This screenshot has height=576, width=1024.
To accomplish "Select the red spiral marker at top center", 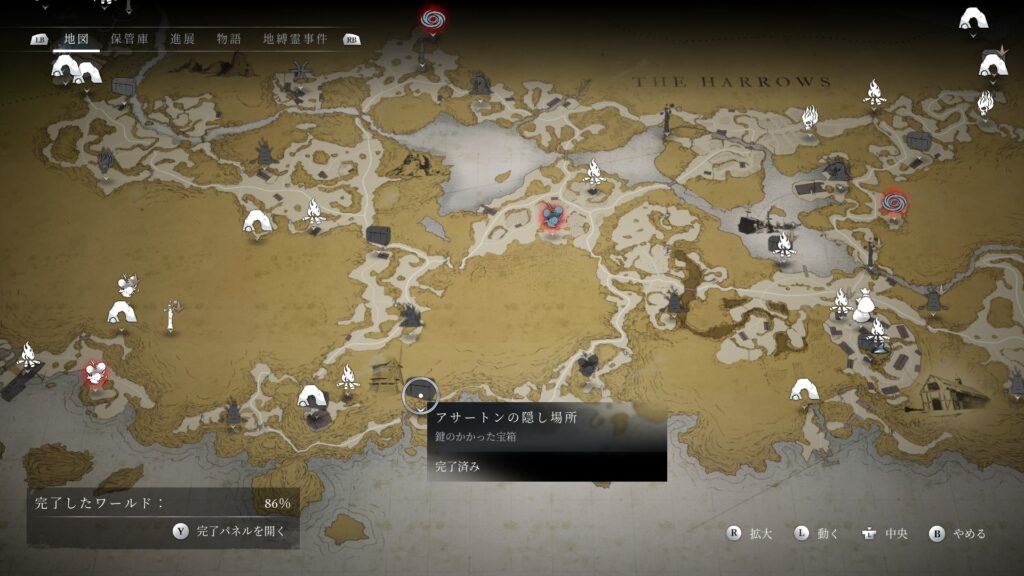I will click(432, 18).
